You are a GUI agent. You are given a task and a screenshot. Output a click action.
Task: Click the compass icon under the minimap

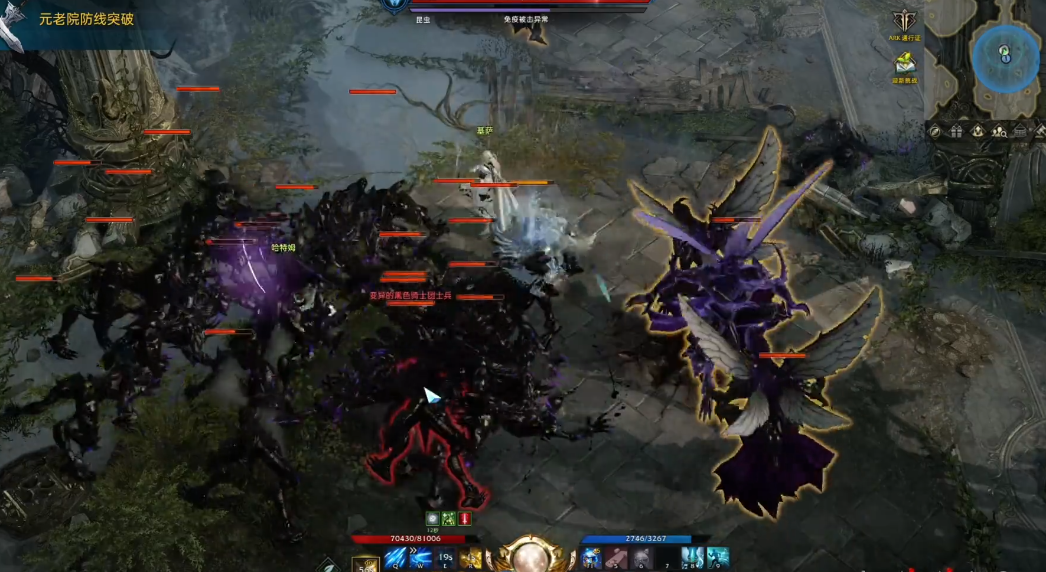pyautogui.click(x=935, y=131)
